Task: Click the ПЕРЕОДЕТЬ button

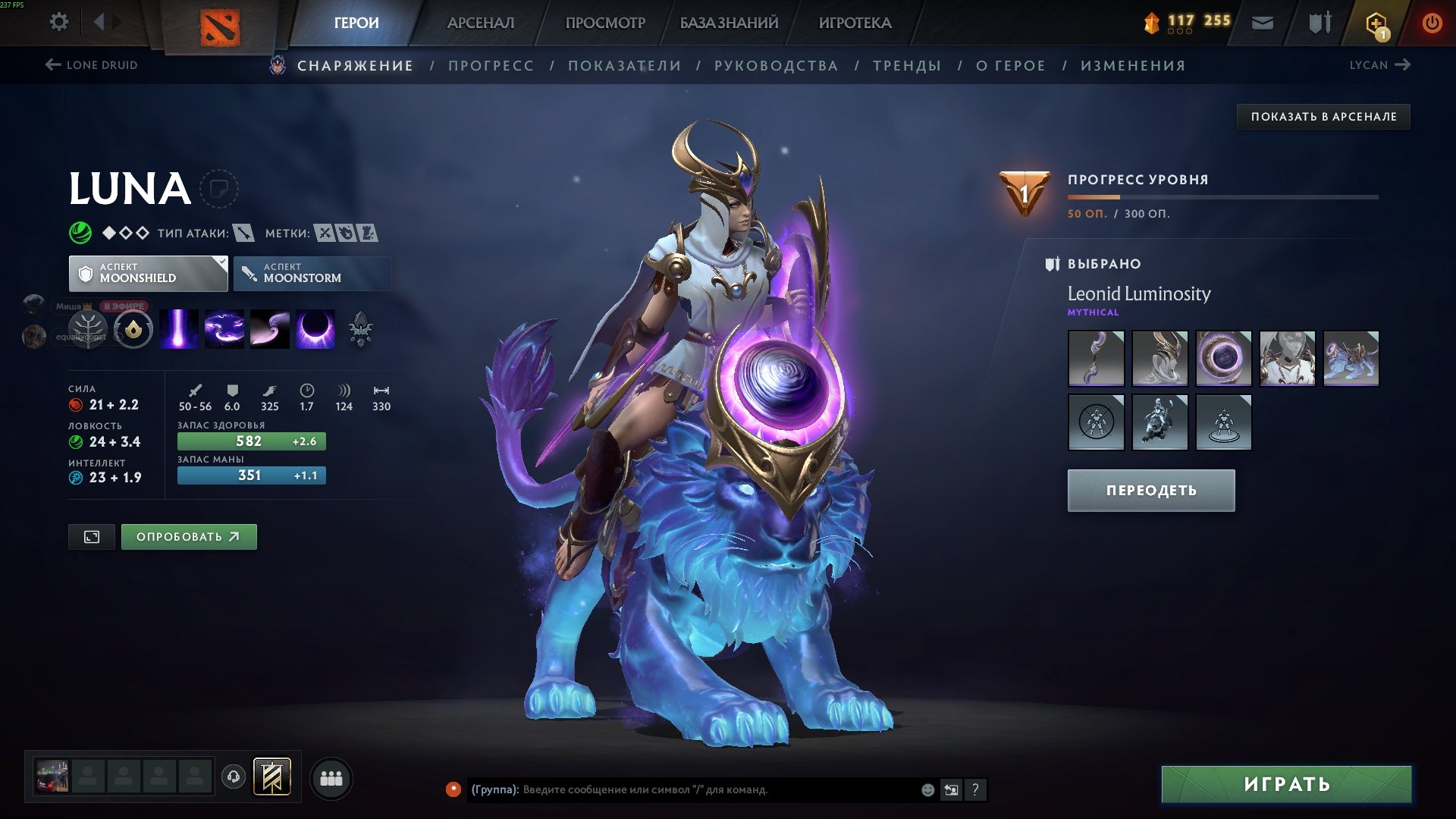Action: 1150,490
